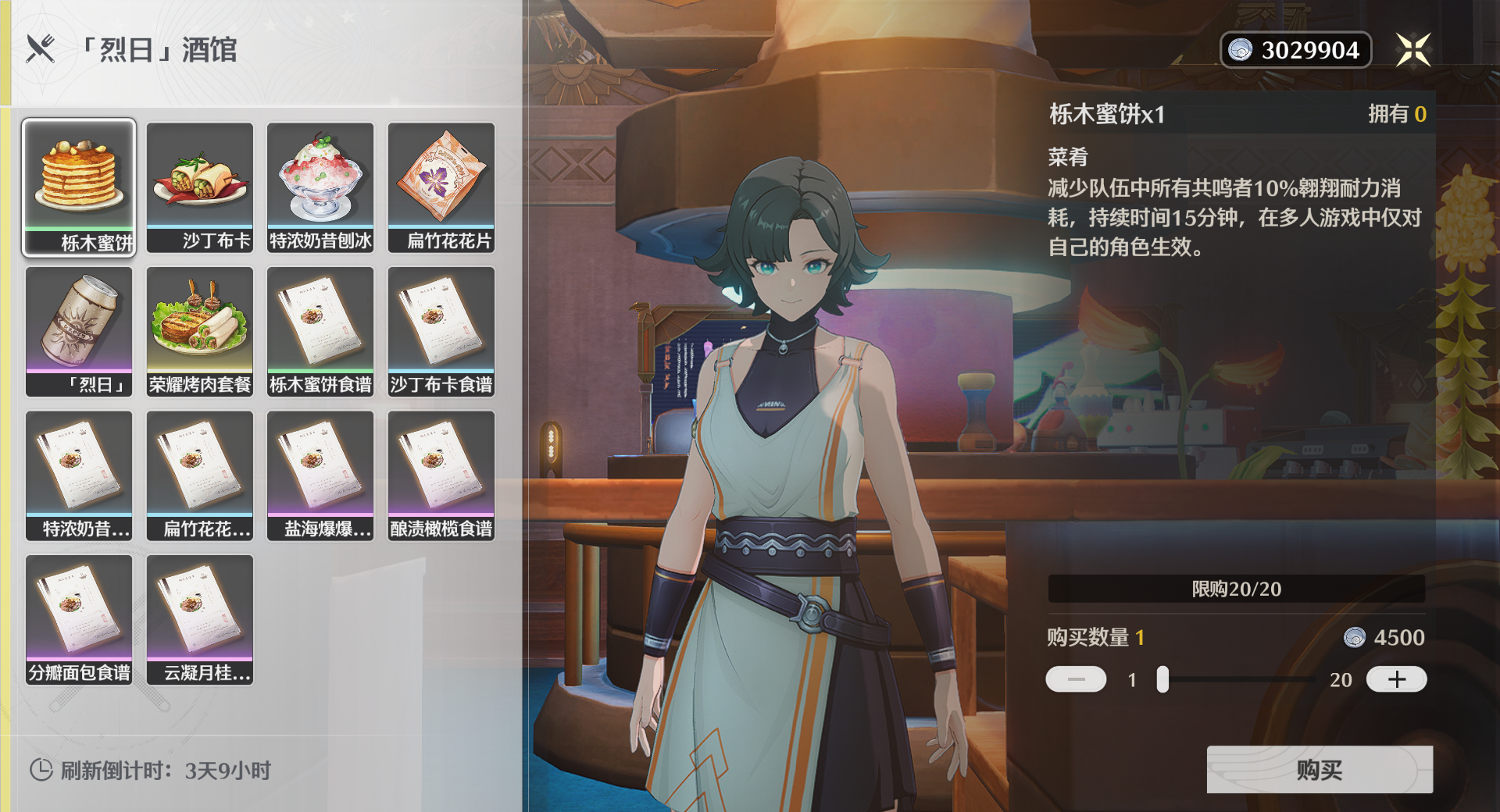
Task: Choose the 酿渍橄榄食谱 recipe
Action: pyautogui.click(x=441, y=475)
